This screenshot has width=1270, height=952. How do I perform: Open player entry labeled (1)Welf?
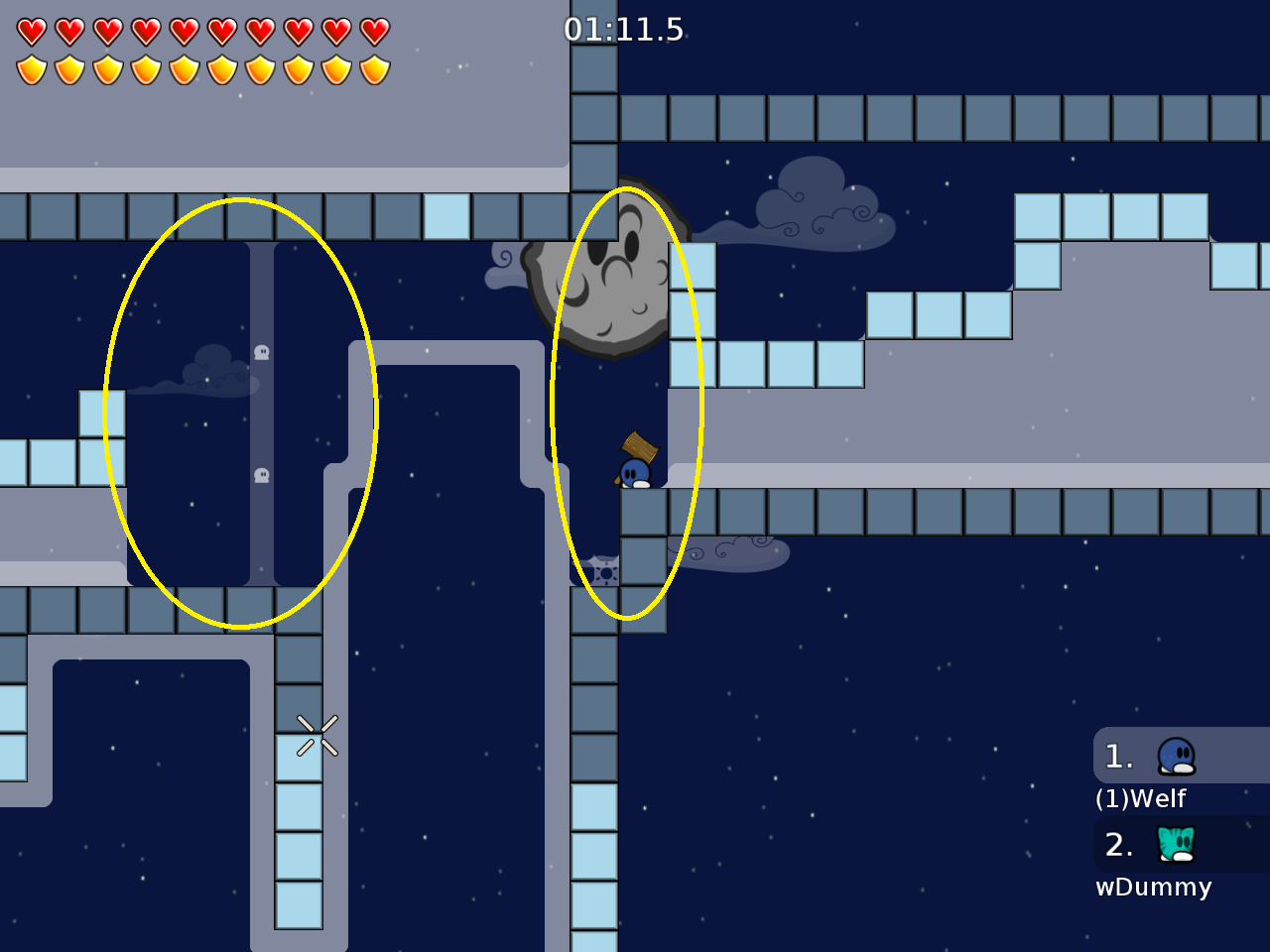coord(1141,796)
